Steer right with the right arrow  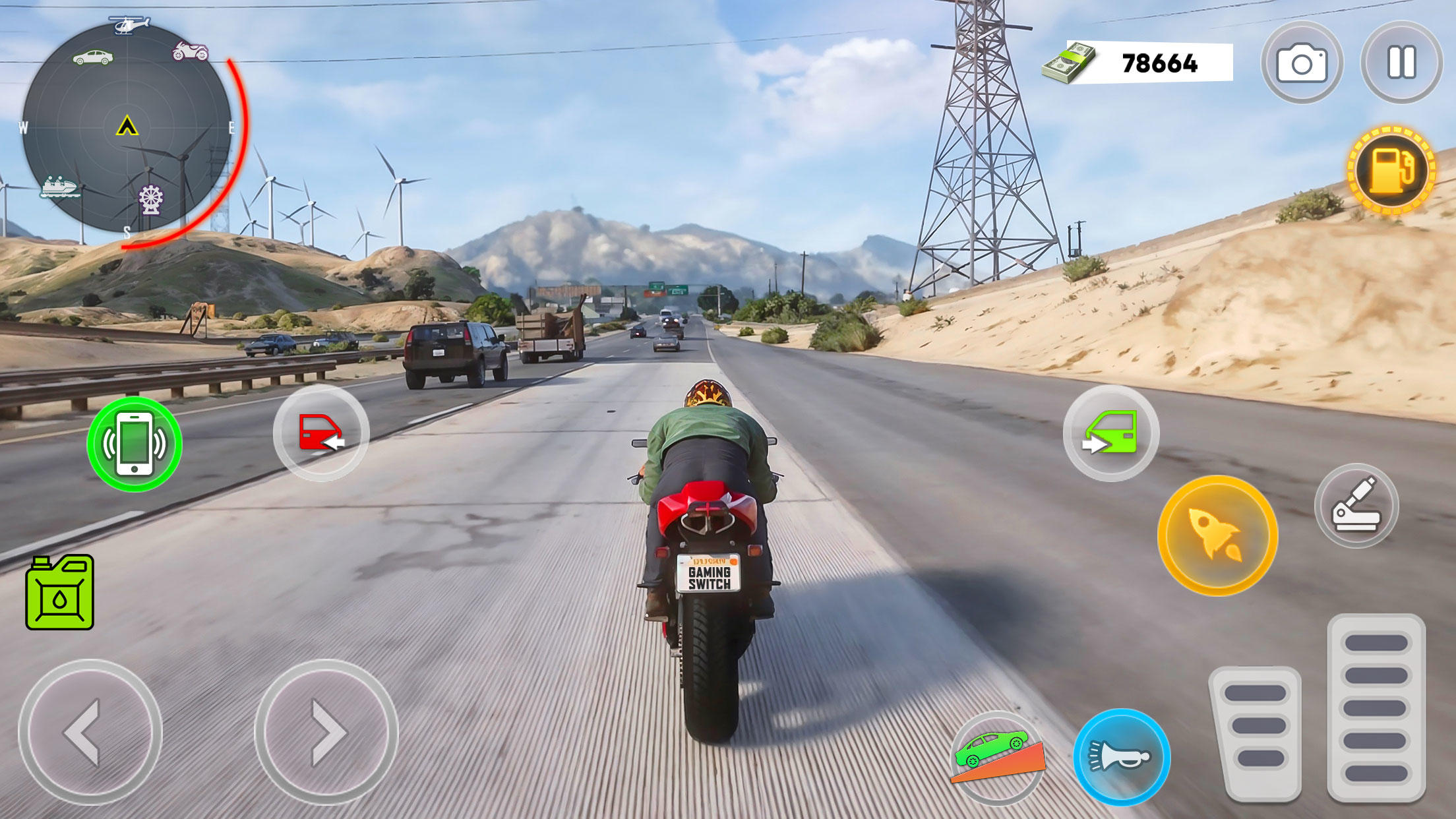coord(326,732)
